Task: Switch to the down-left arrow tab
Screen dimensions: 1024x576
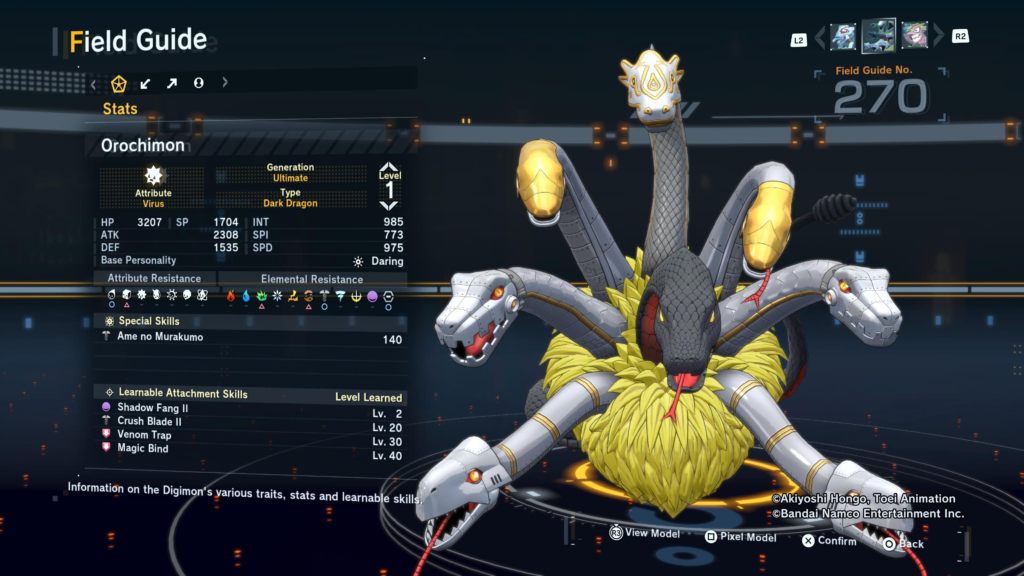Action: click(x=146, y=83)
